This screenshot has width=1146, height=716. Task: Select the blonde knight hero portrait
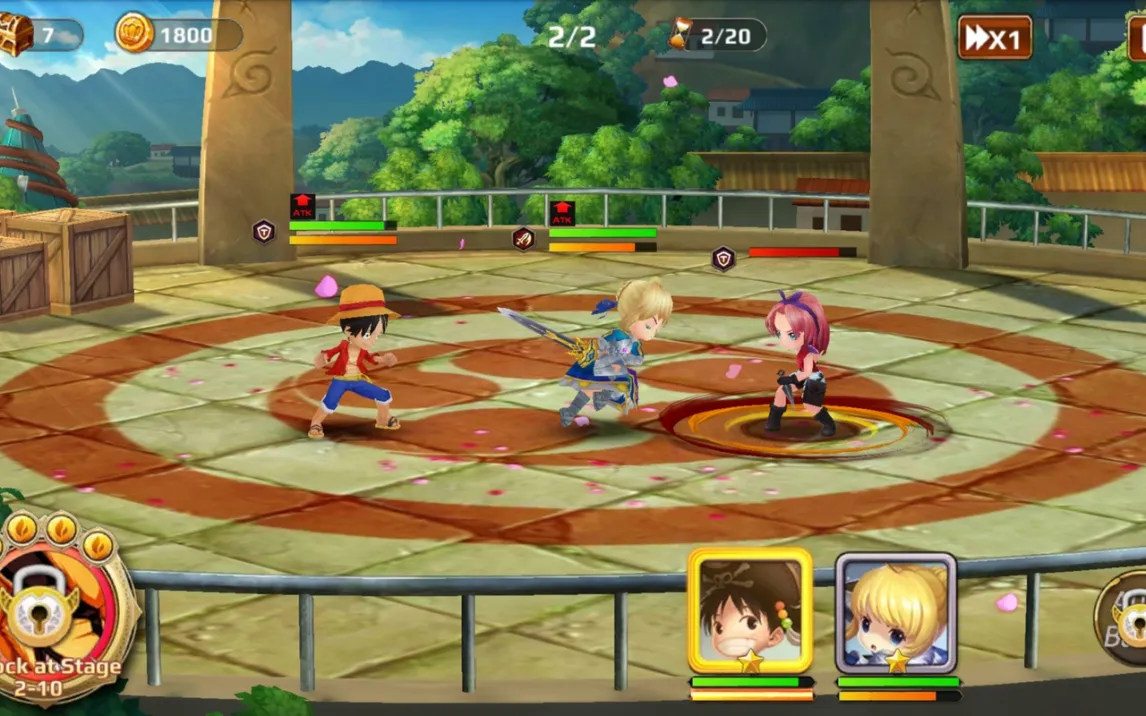coord(896,611)
